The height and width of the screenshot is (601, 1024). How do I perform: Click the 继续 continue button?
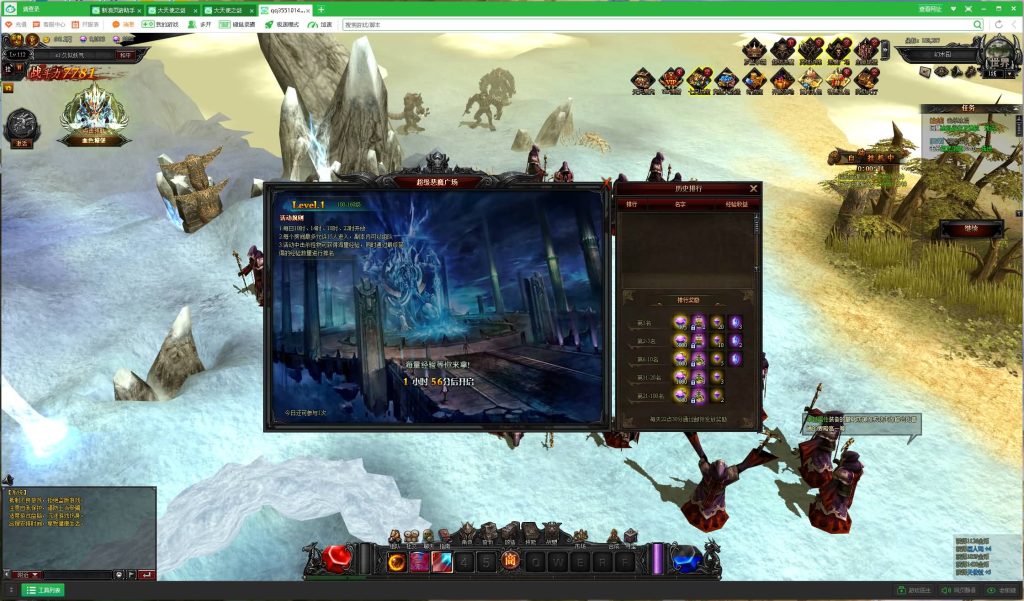970,229
